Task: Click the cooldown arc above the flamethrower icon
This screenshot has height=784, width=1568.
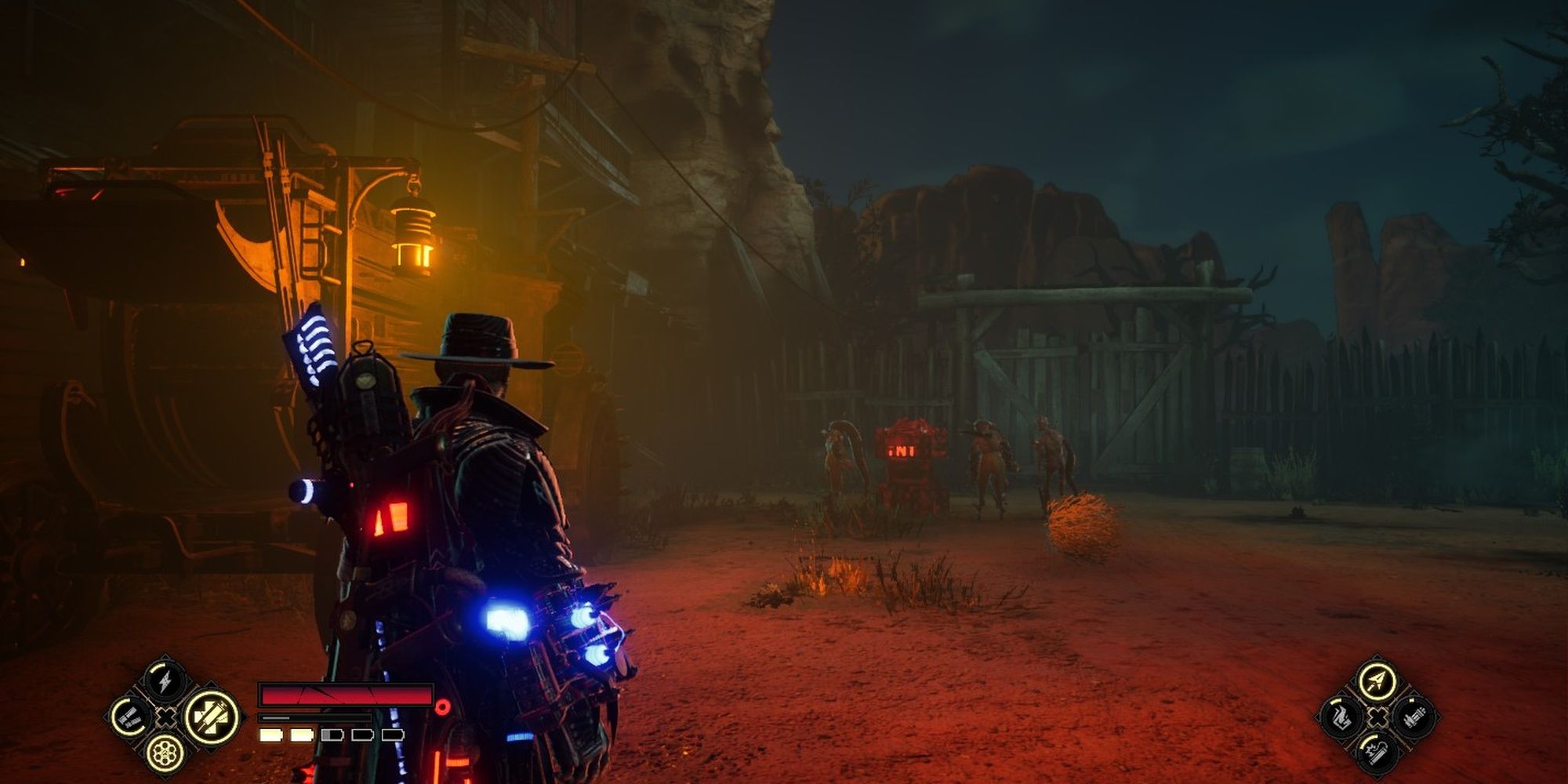Action: pyautogui.click(x=1336, y=702)
